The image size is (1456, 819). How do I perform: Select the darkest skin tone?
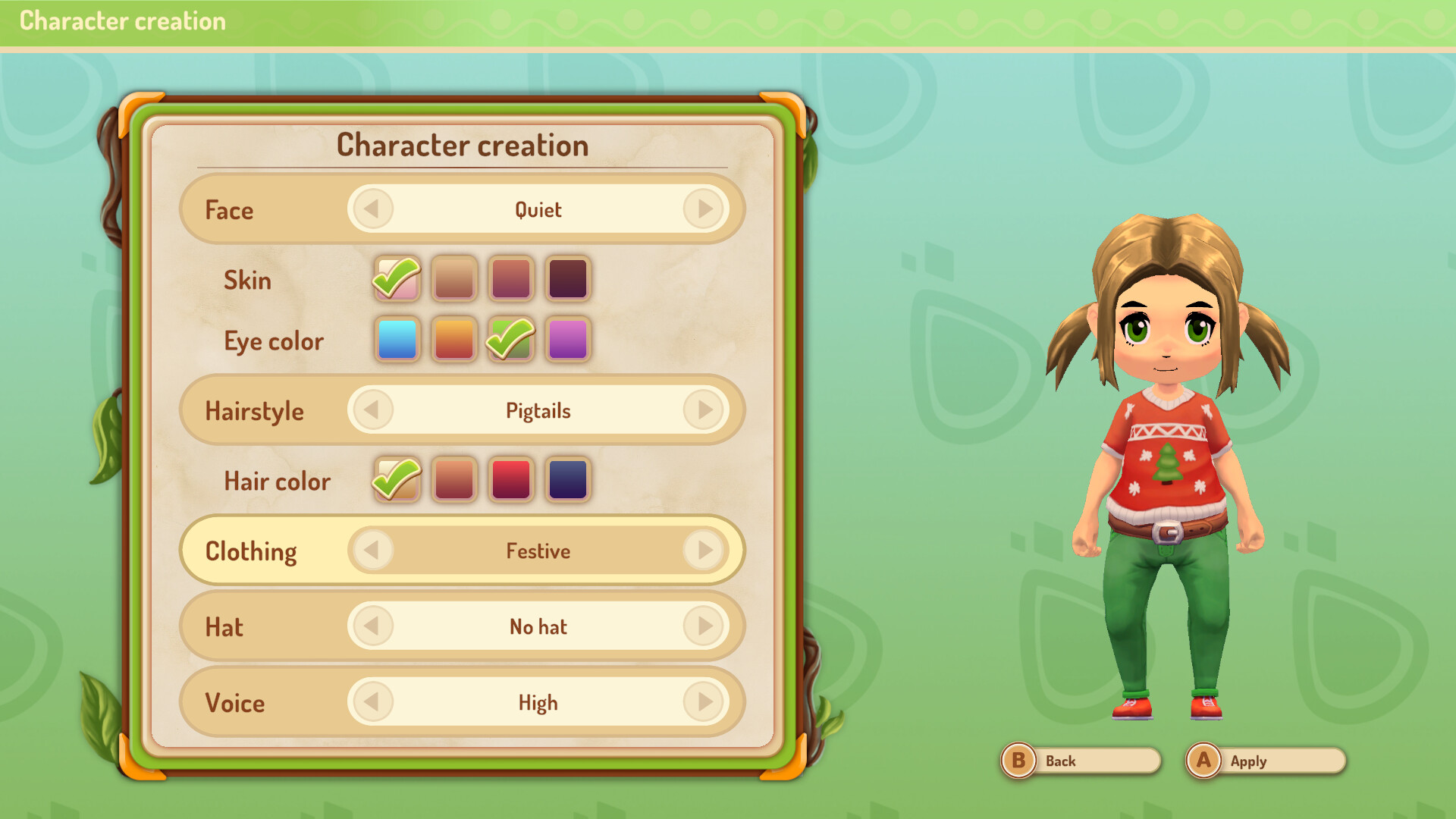[x=568, y=278]
